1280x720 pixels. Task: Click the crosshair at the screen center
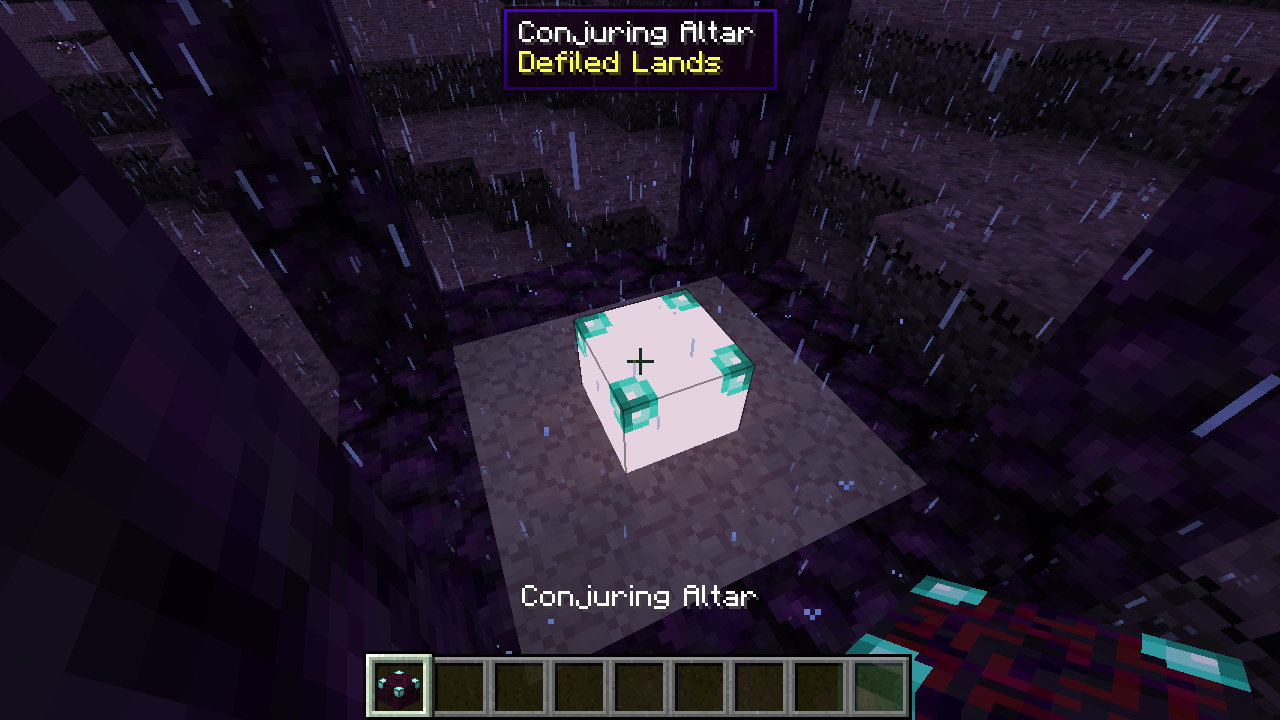pos(639,360)
